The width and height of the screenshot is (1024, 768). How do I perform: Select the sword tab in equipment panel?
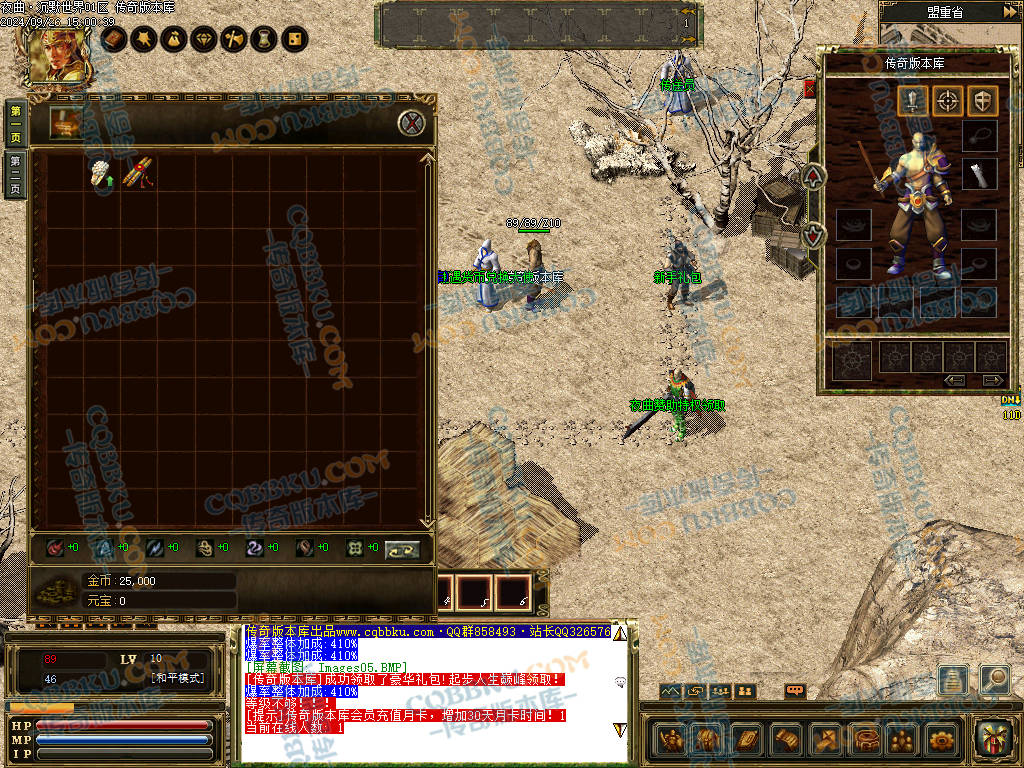coord(912,100)
